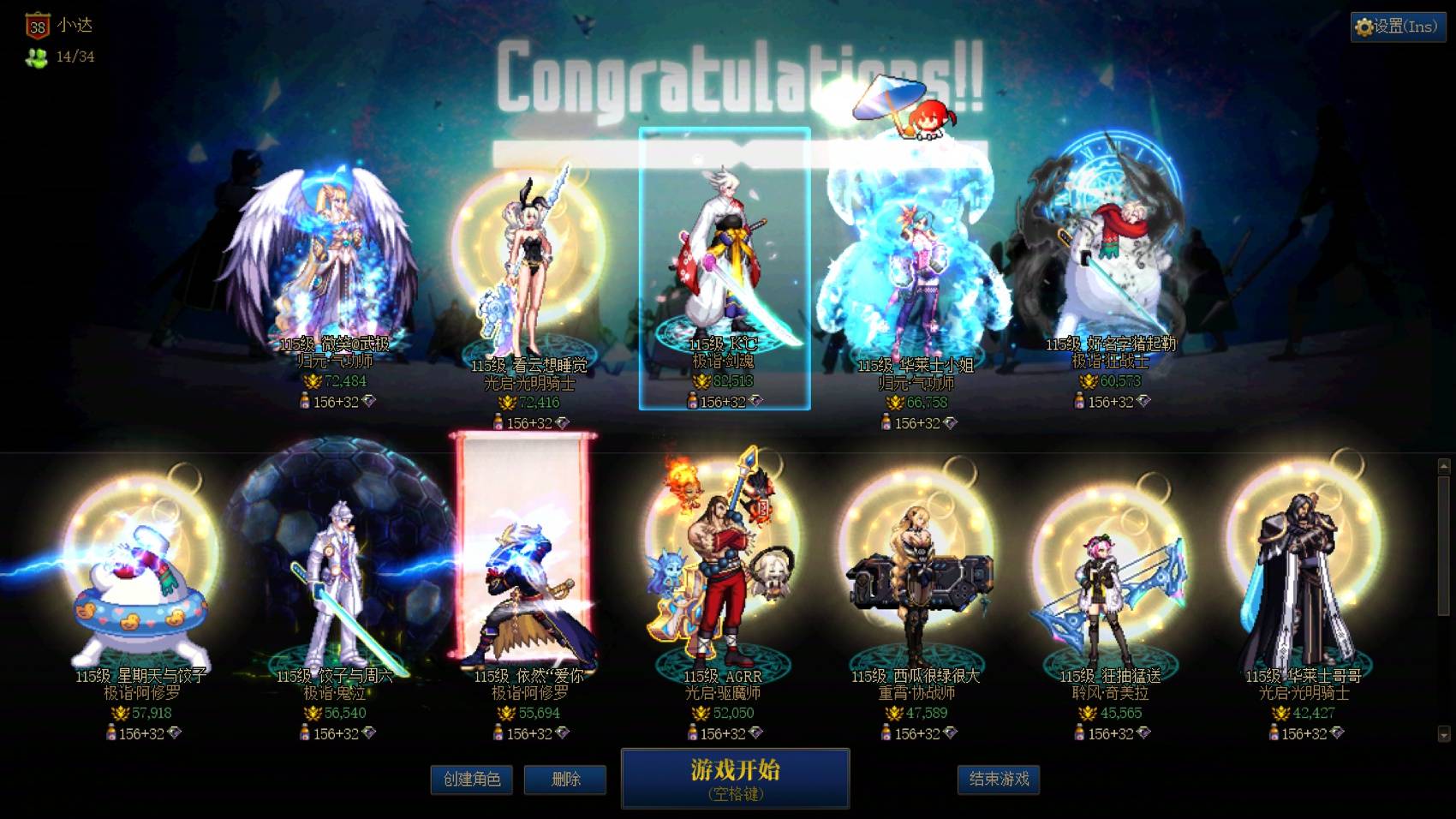This screenshot has height=819, width=1456.
Task: Click the gem icon next to 狂抽猛送's fatigue
Action: click(x=1143, y=734)
